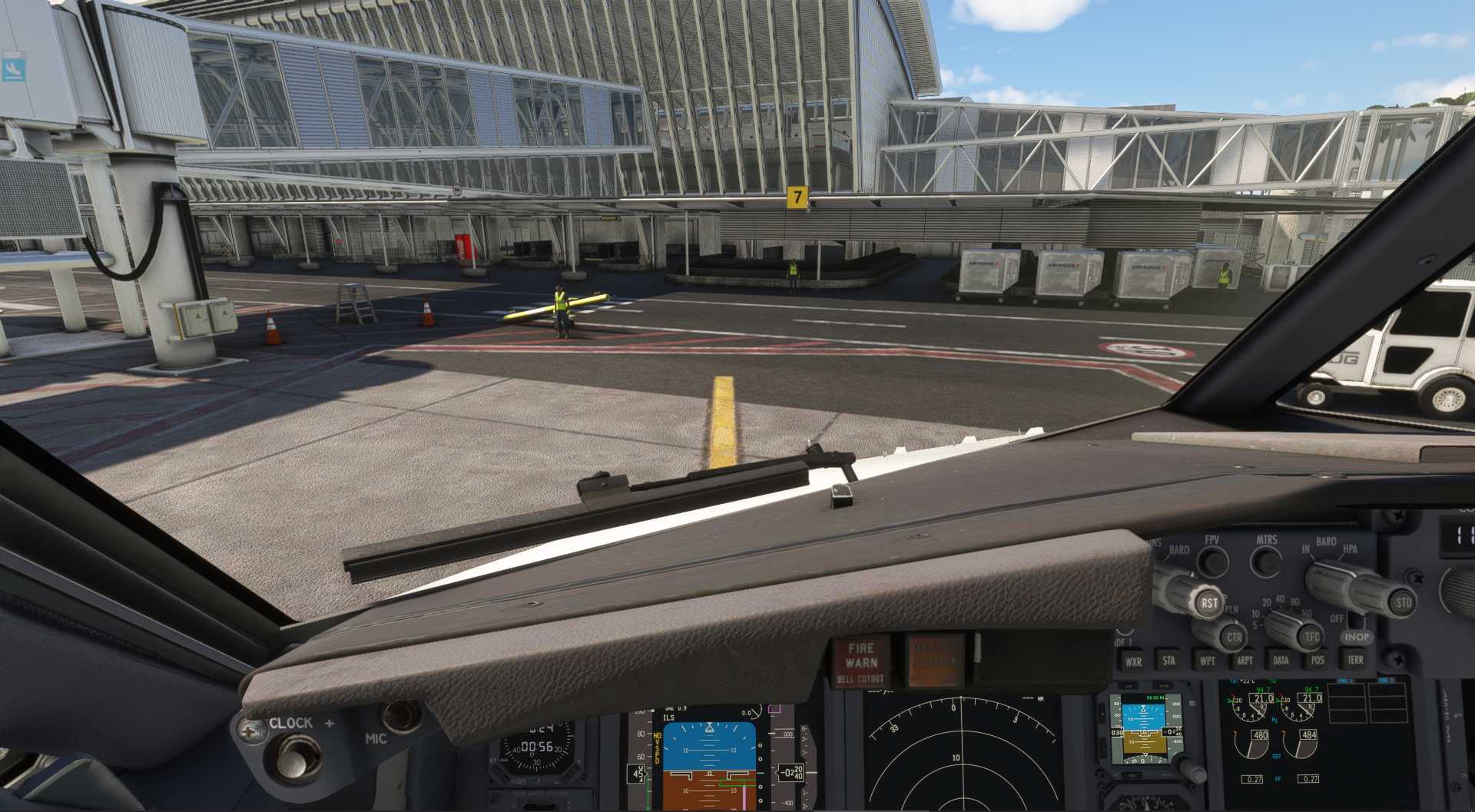Click the RST minimums reset knob

point(1208,603)
